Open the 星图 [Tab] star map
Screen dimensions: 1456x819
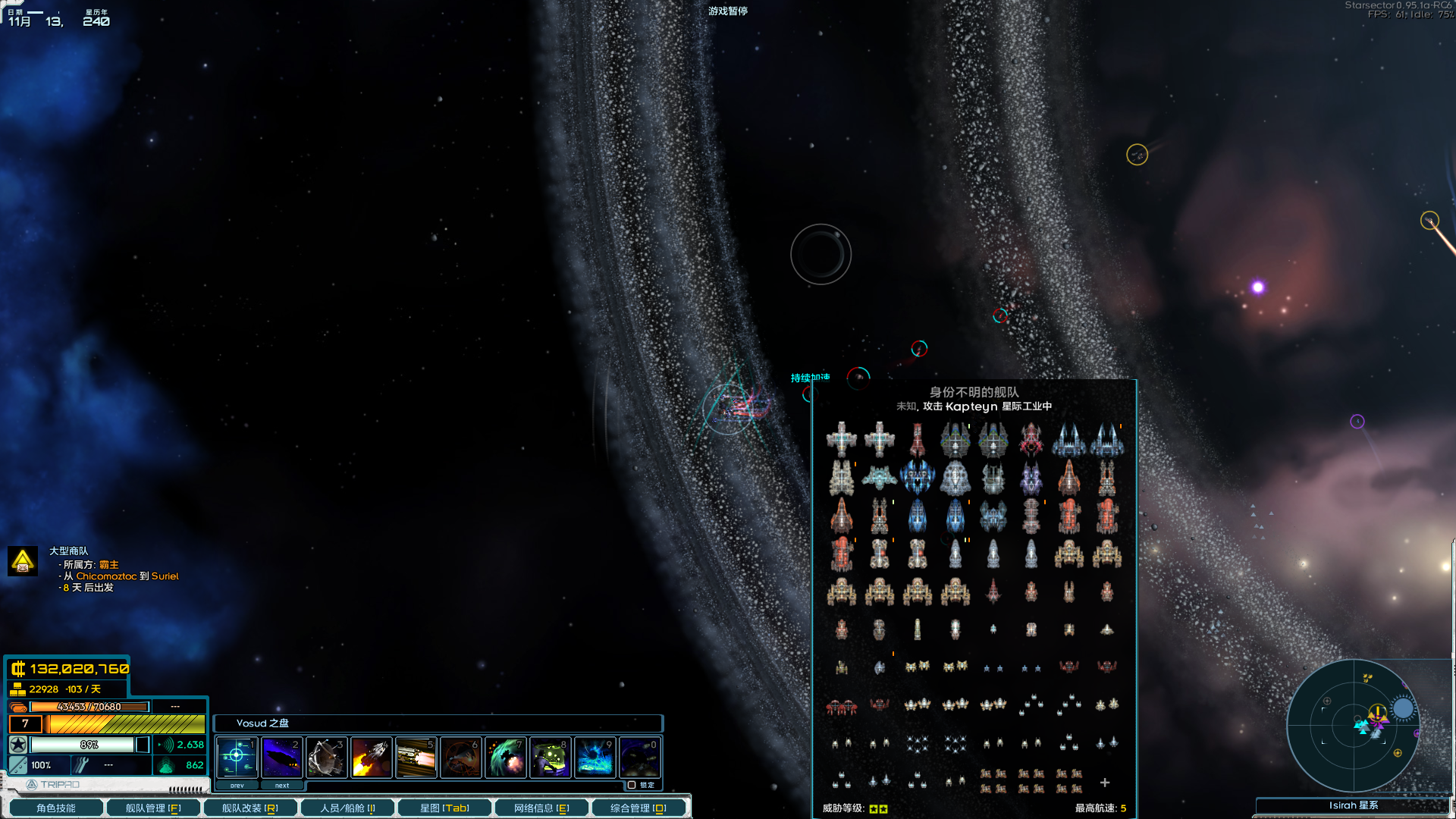point(444,808)
